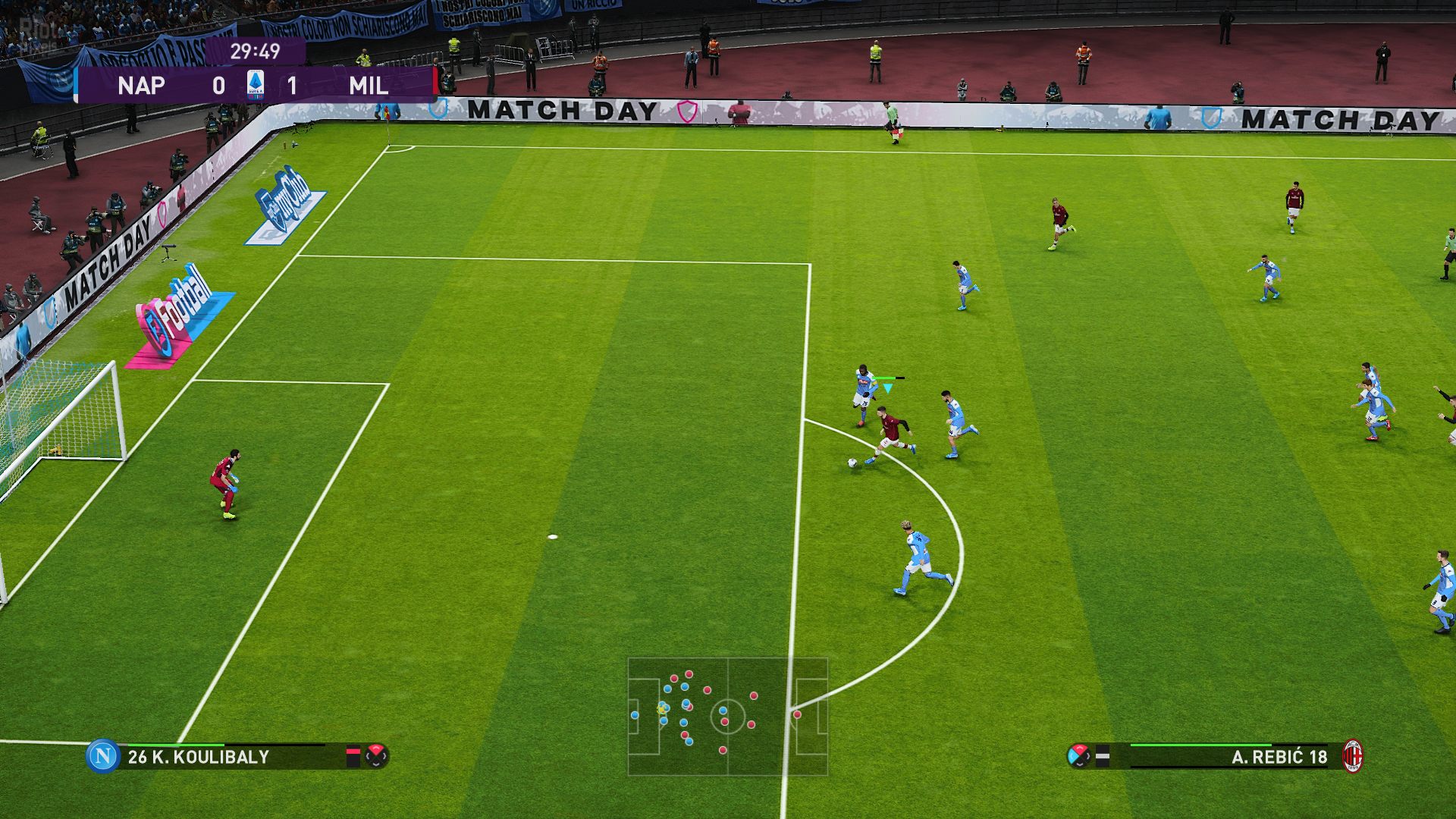The height and width of the screenshot is (819, 1456).
Task: Click the tactics icon beside Koulibaly's name
Action: point(376,755)
